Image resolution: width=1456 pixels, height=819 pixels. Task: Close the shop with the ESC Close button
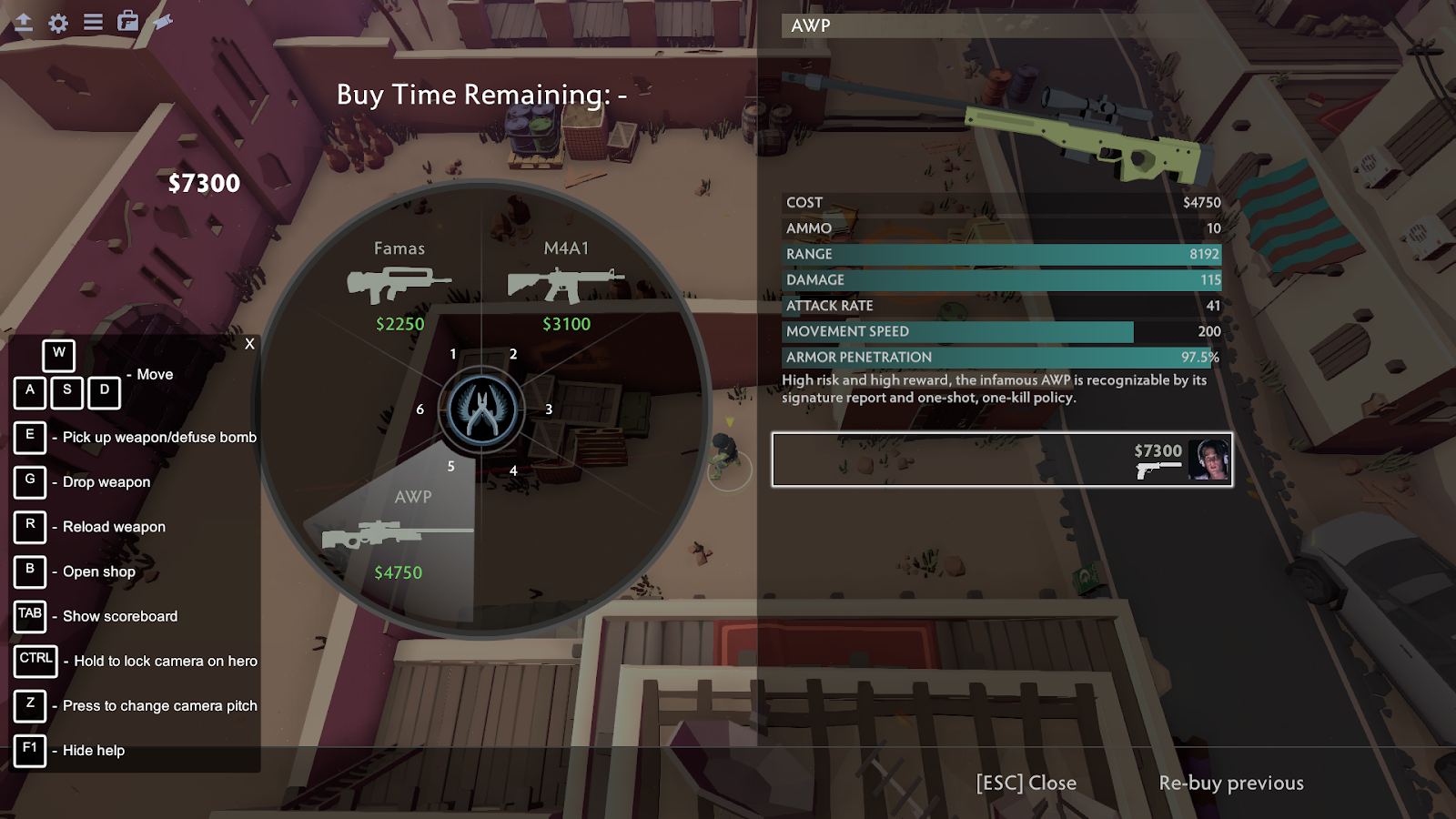[1026, 783]
